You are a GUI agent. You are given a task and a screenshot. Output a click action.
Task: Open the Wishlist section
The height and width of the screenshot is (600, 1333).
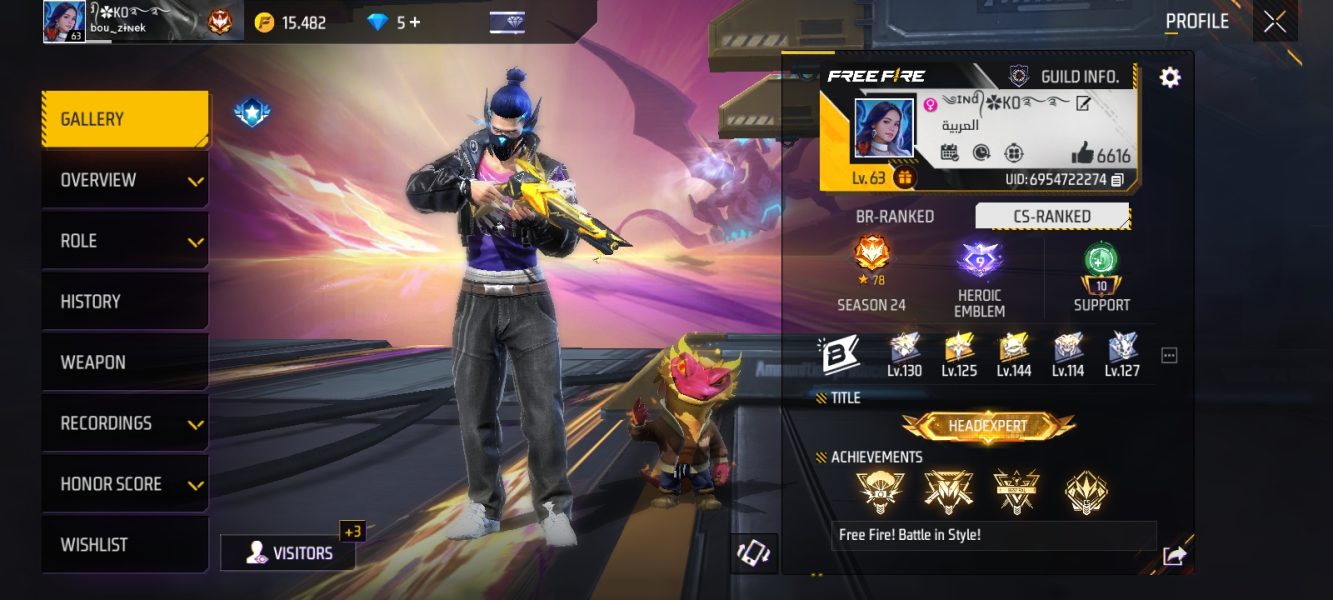124,545
